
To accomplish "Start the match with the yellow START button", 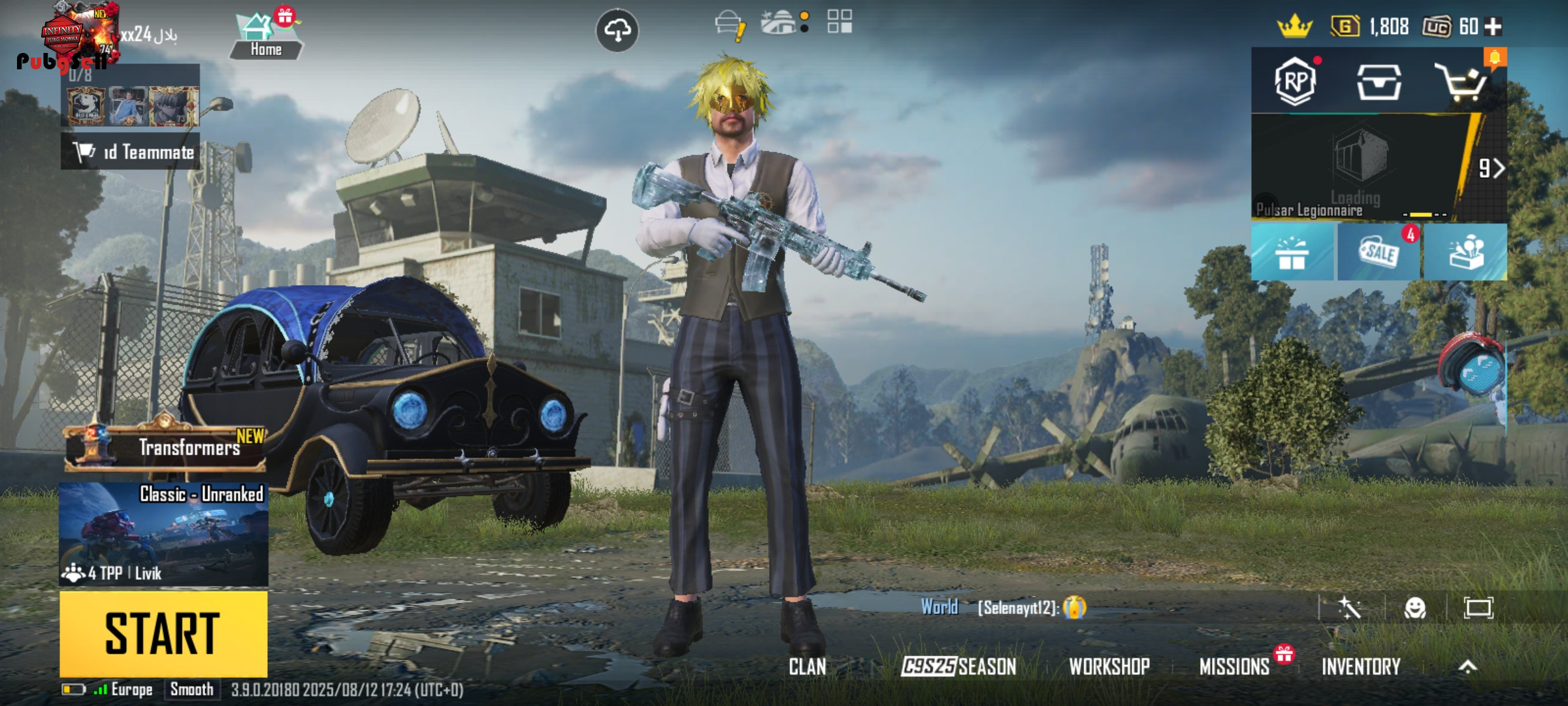I will click(x=163, y=633).
